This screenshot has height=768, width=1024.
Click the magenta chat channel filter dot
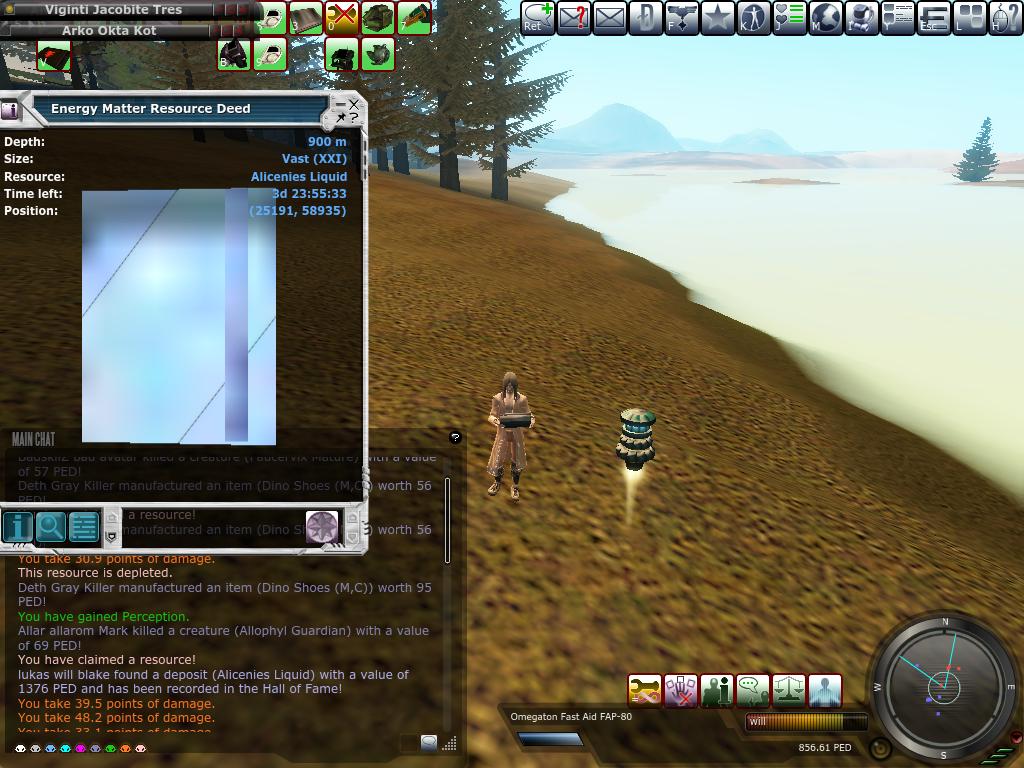[80, 748]
